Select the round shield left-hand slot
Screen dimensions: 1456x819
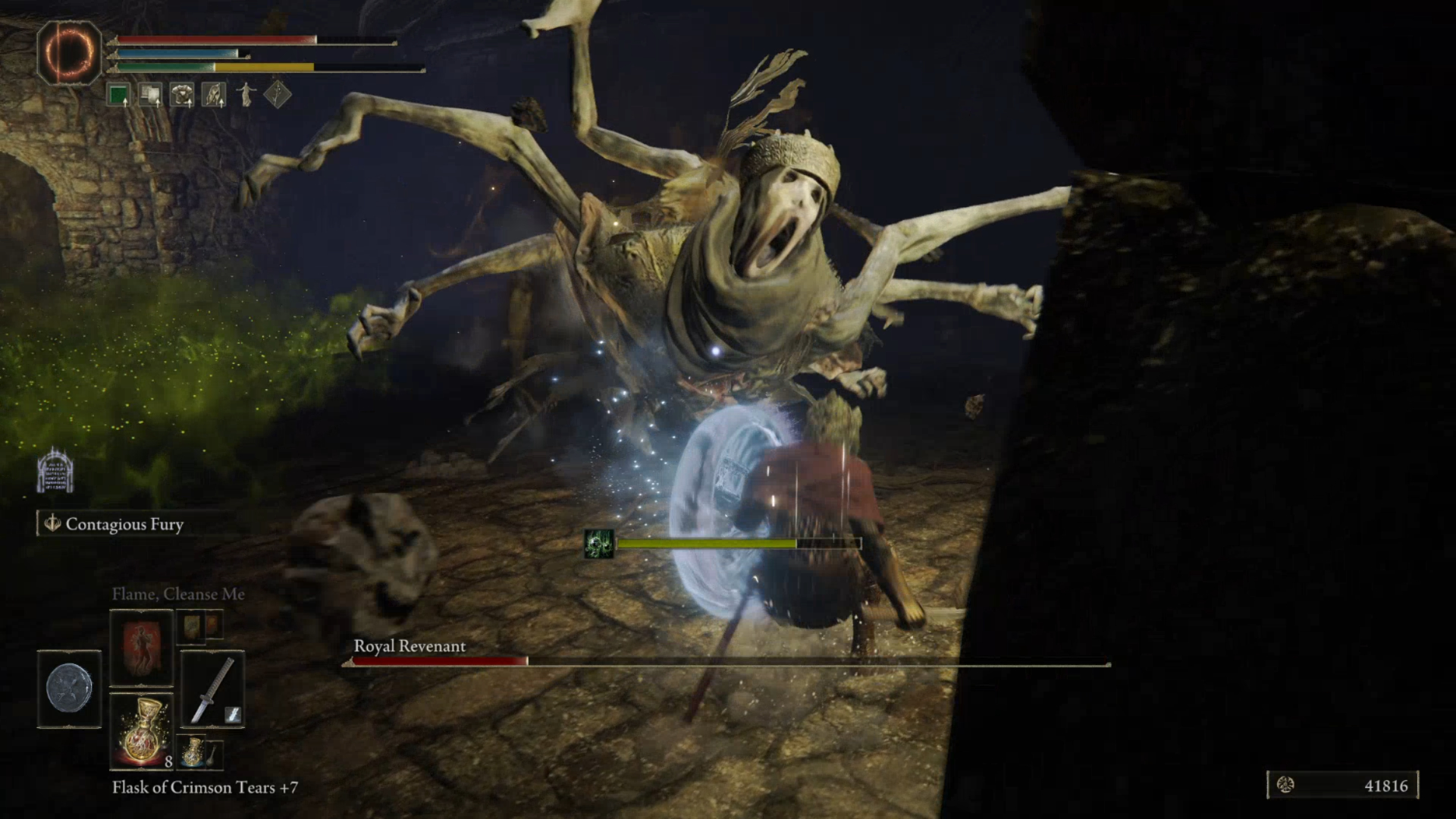[x=69, y=689]
